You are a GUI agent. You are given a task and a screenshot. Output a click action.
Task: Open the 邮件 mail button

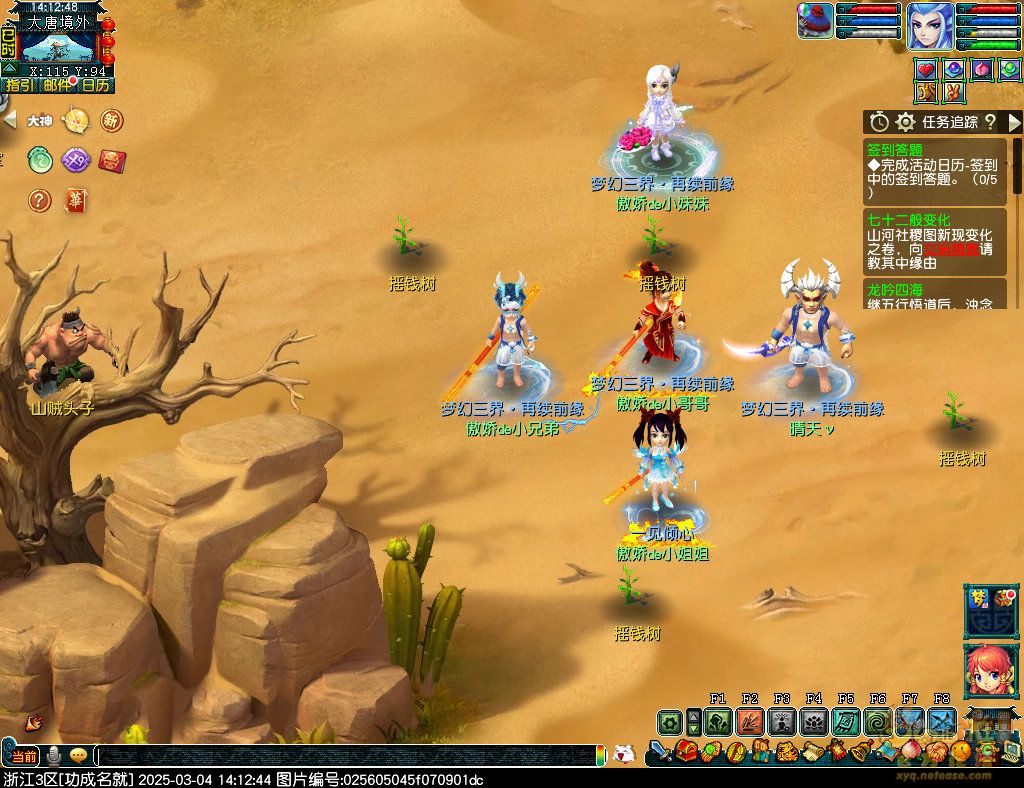[57, 85]
